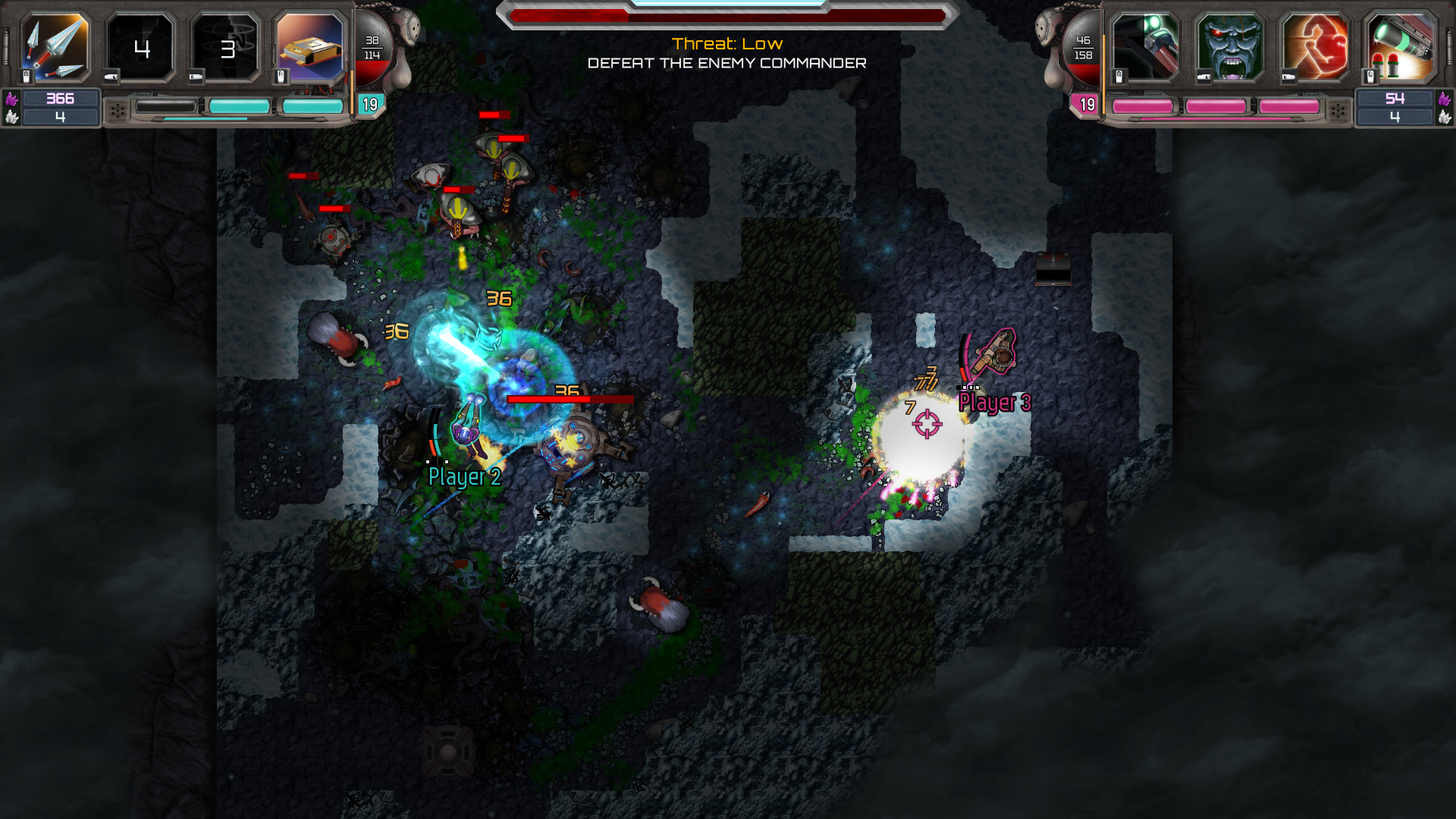
Task: Select the ability on 3-second cooldown
Action: tap(226, 49)
